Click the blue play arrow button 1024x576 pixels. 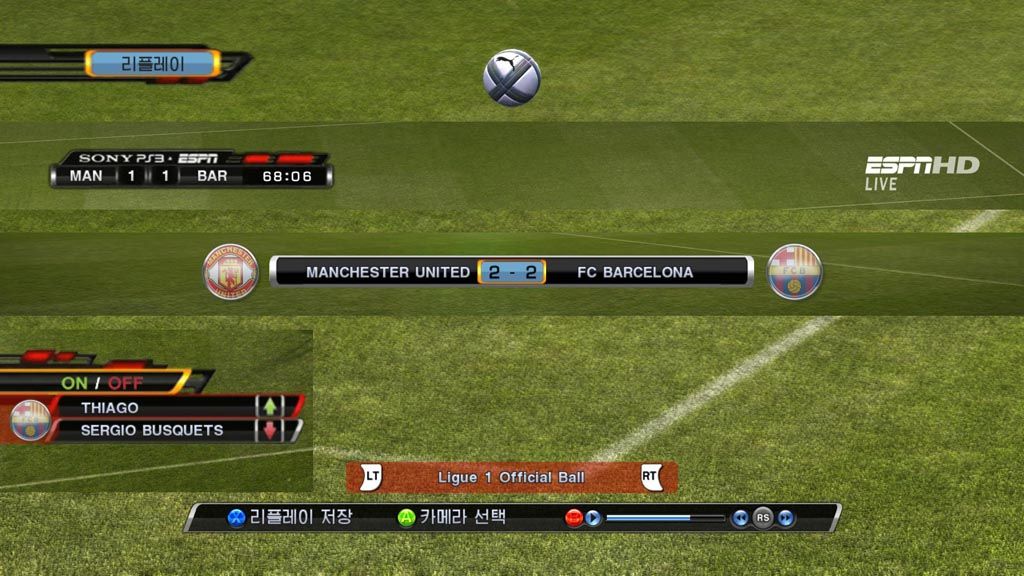point(593,518)
